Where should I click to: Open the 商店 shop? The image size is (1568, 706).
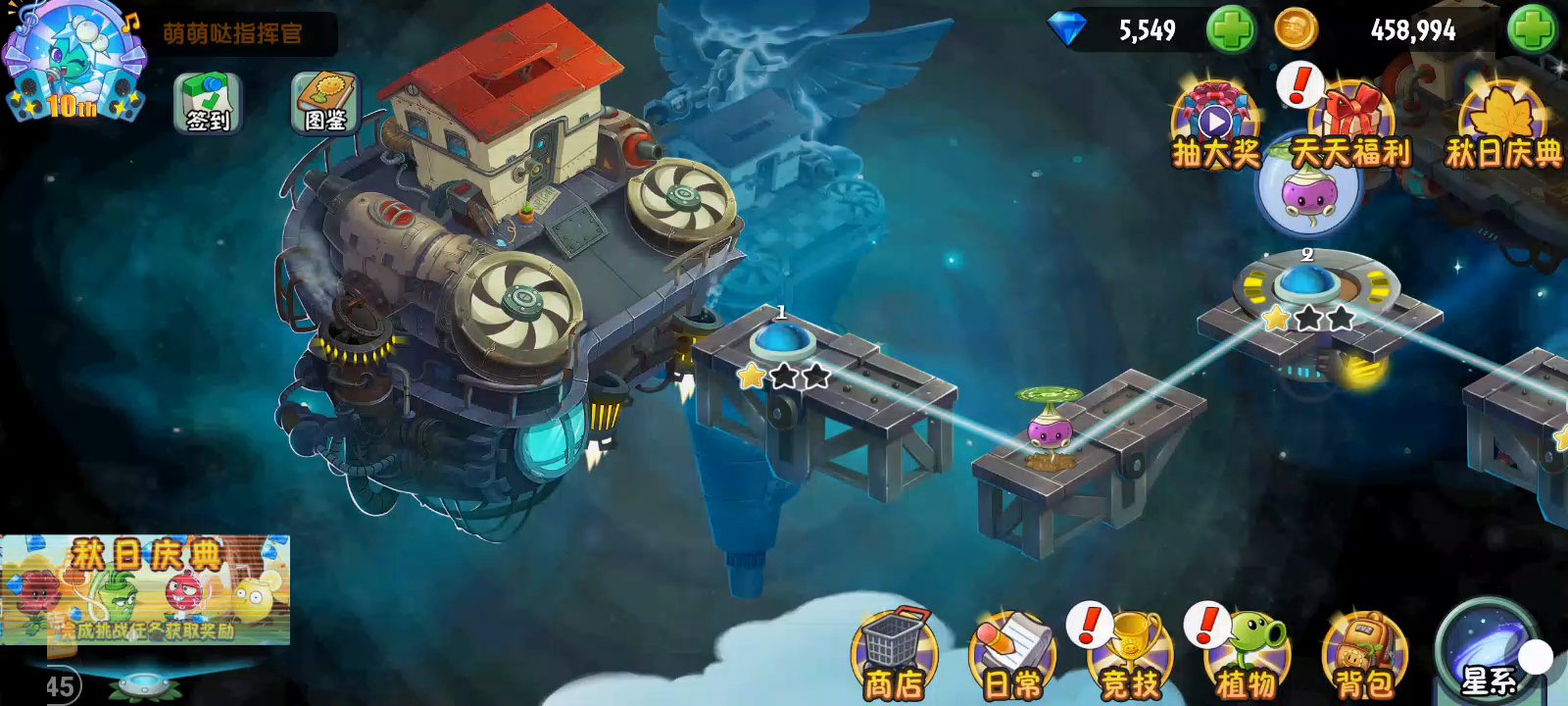[x=894, y=655]
